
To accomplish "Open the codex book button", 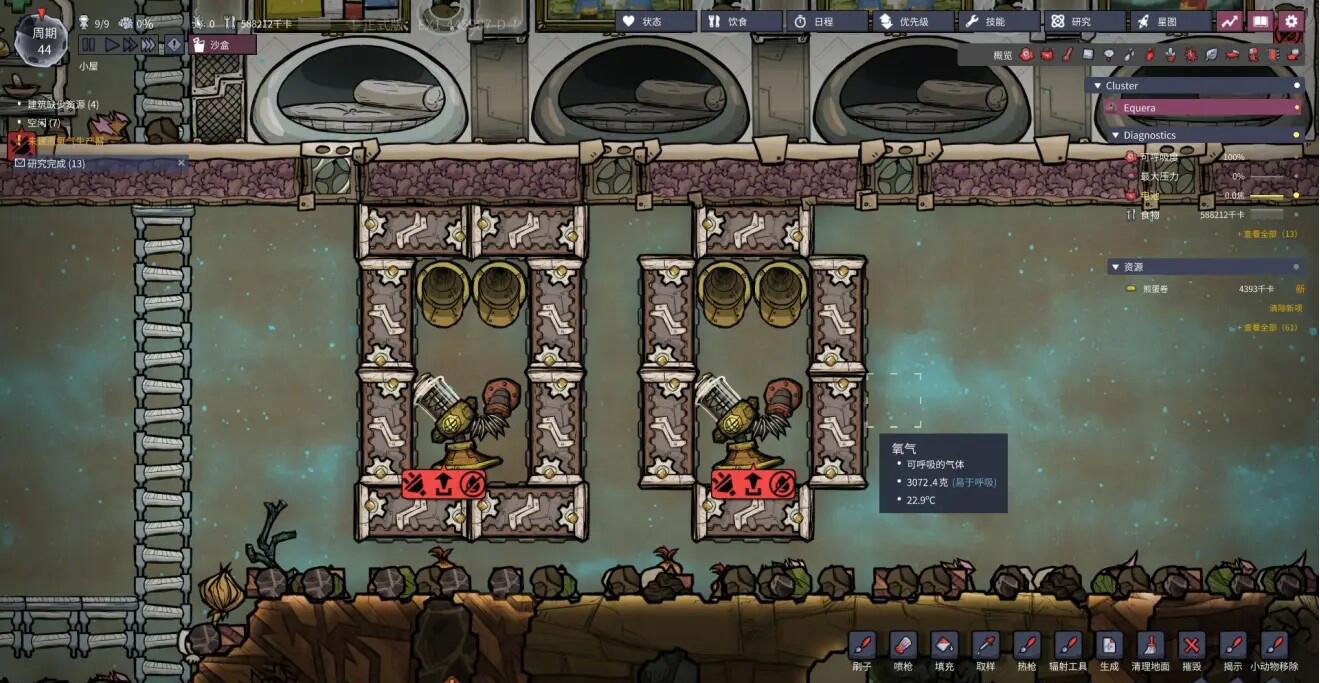I will point(1260,21).
